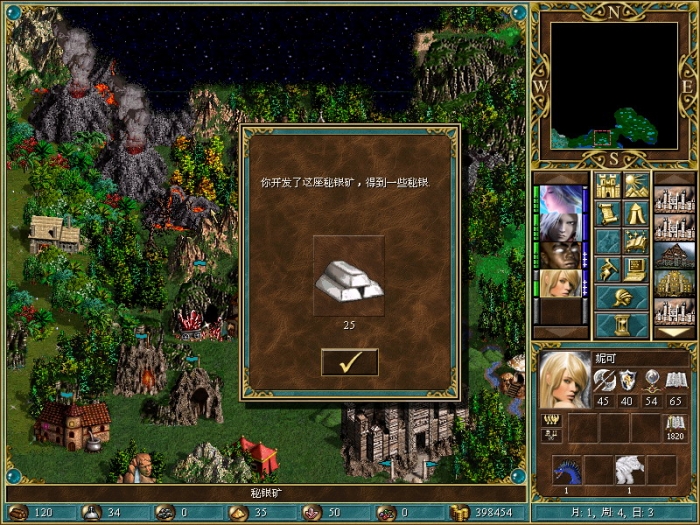Open adventure options with the digging figure
Image resolution: width=700 pixels, height=525 pixels.
click(608, 268)
